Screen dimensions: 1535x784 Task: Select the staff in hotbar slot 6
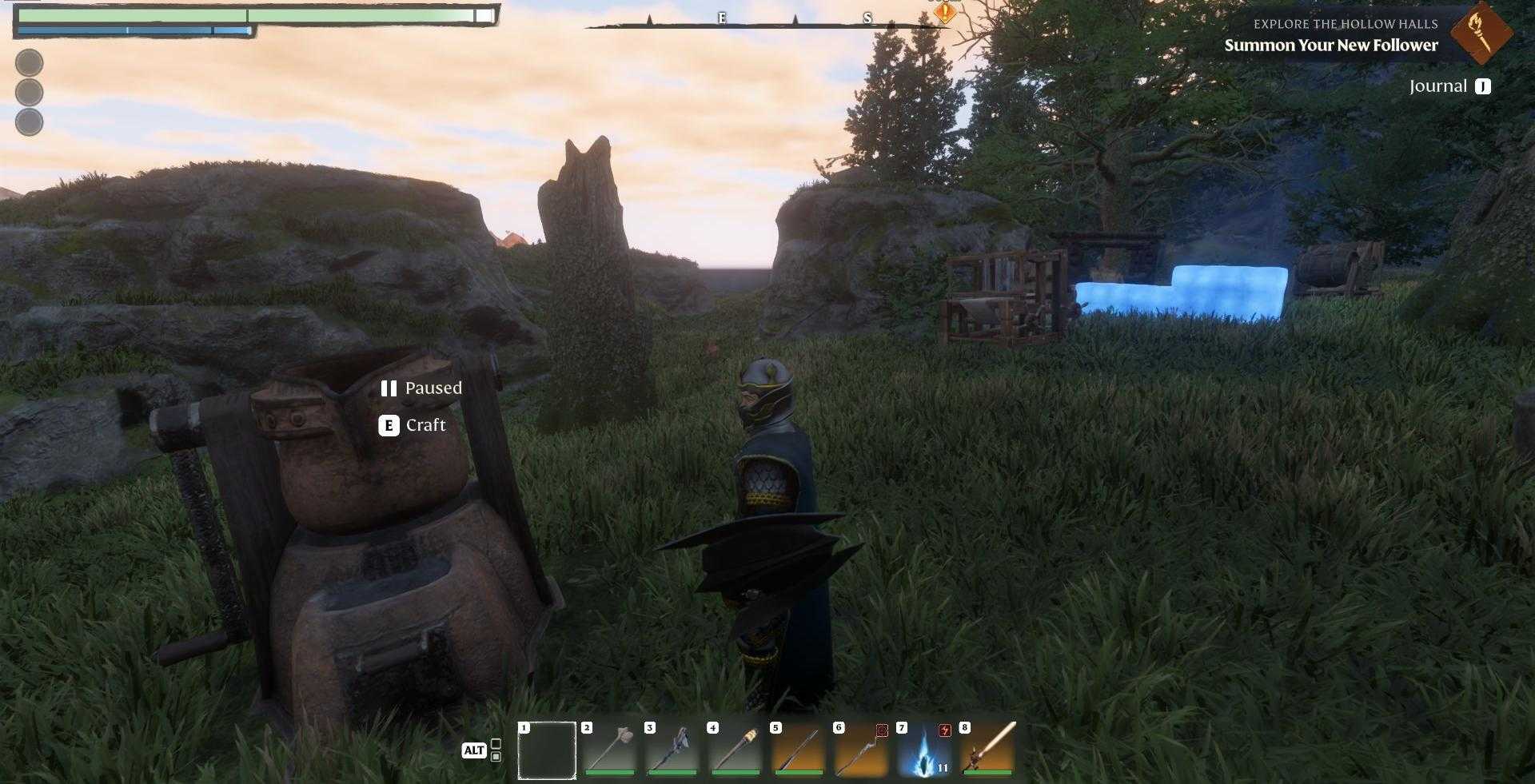tap(861, 750)
